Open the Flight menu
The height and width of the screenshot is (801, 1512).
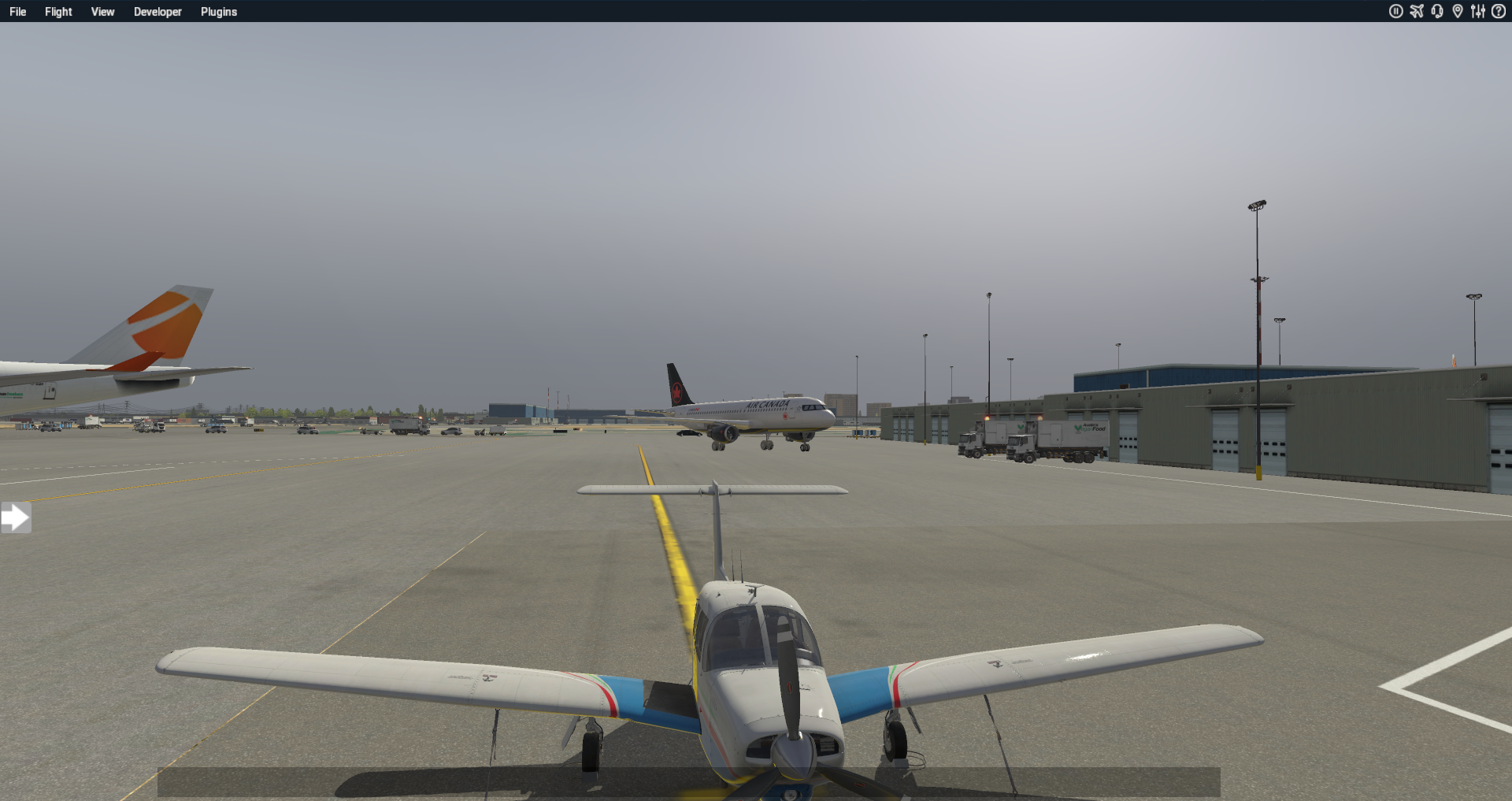pos(57,11)
